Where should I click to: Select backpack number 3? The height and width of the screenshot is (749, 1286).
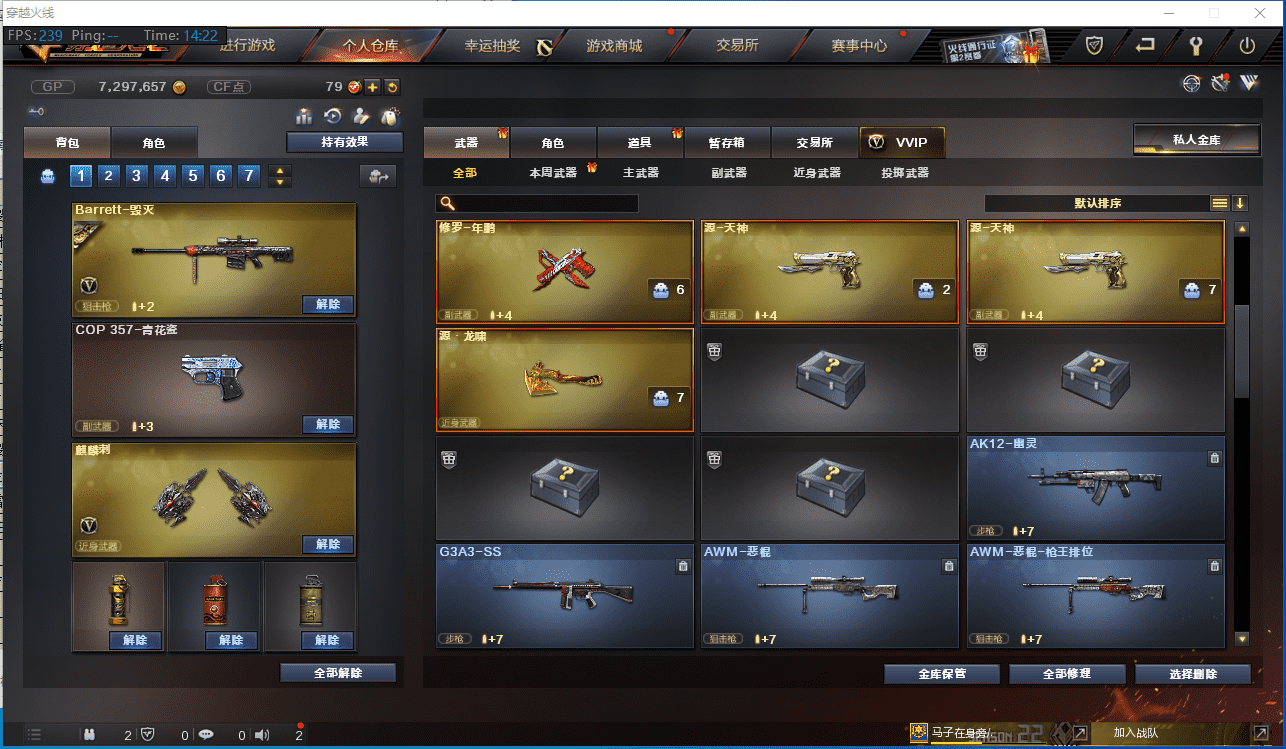[x=137, y=176]
